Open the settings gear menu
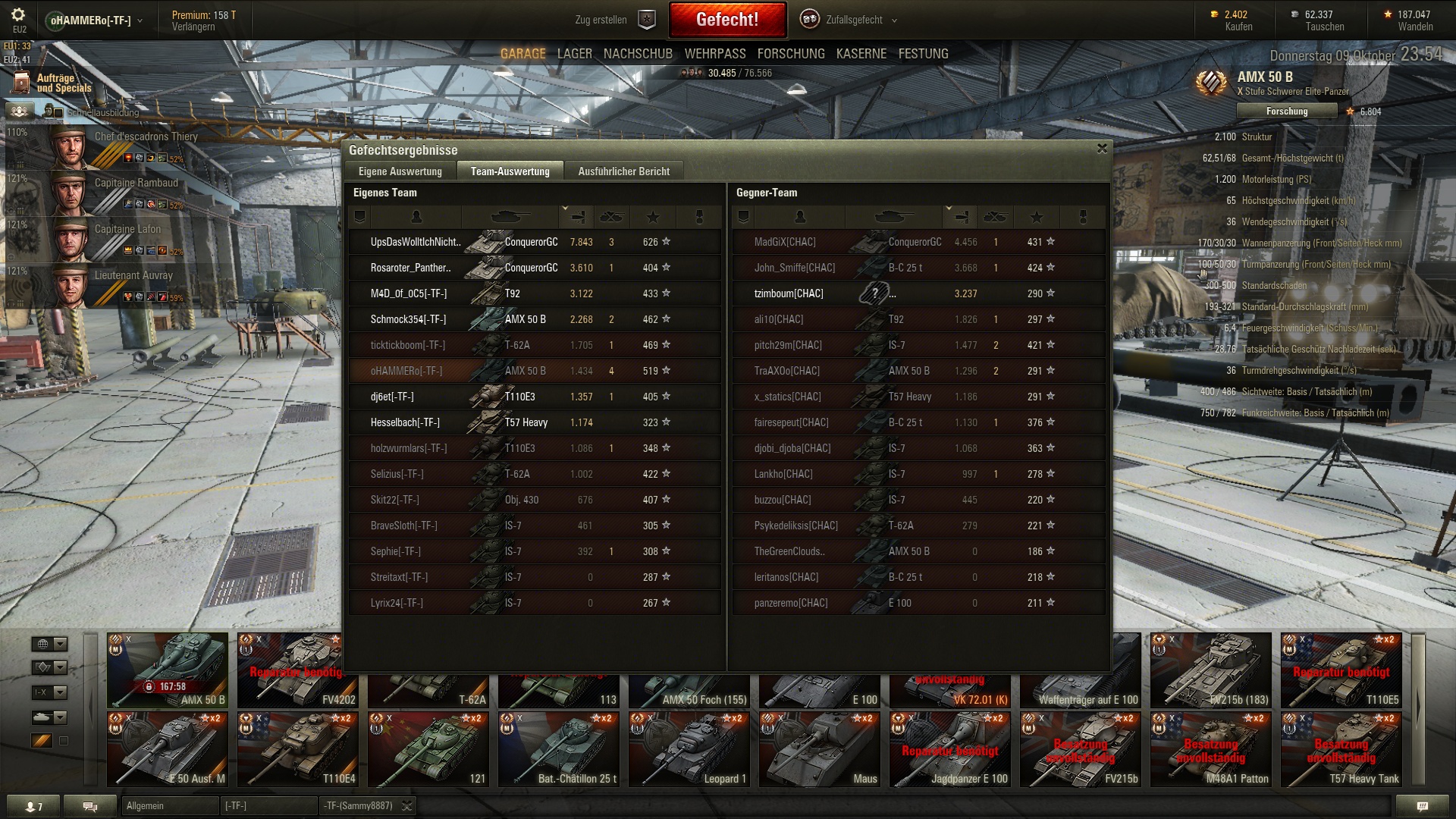1456x819 pixels. coord(18,15)
